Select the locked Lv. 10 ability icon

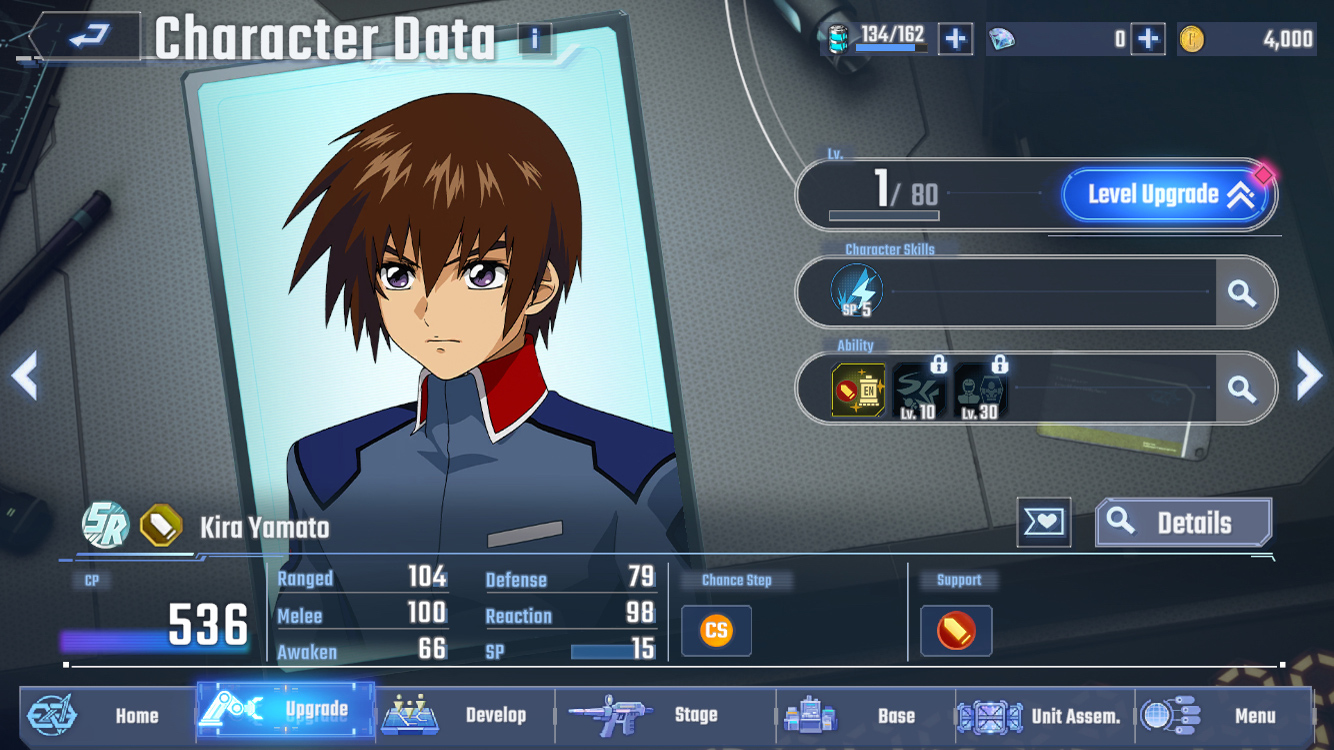(919, 389)
